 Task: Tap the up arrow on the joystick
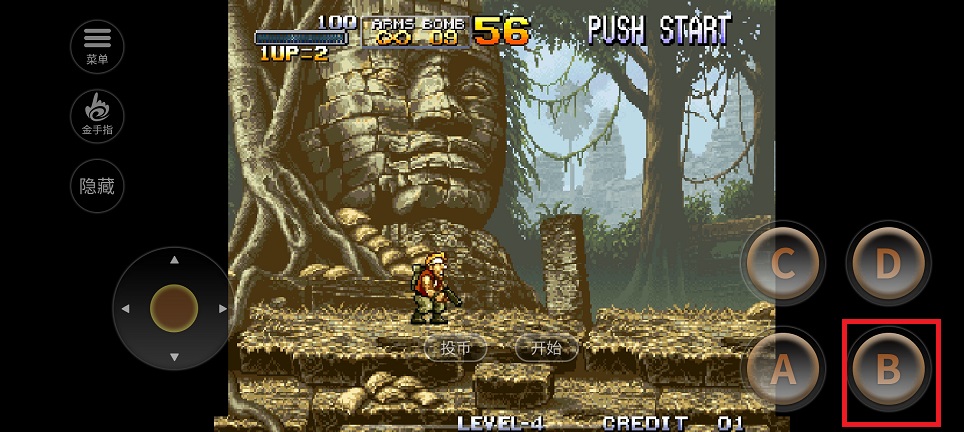175,260
